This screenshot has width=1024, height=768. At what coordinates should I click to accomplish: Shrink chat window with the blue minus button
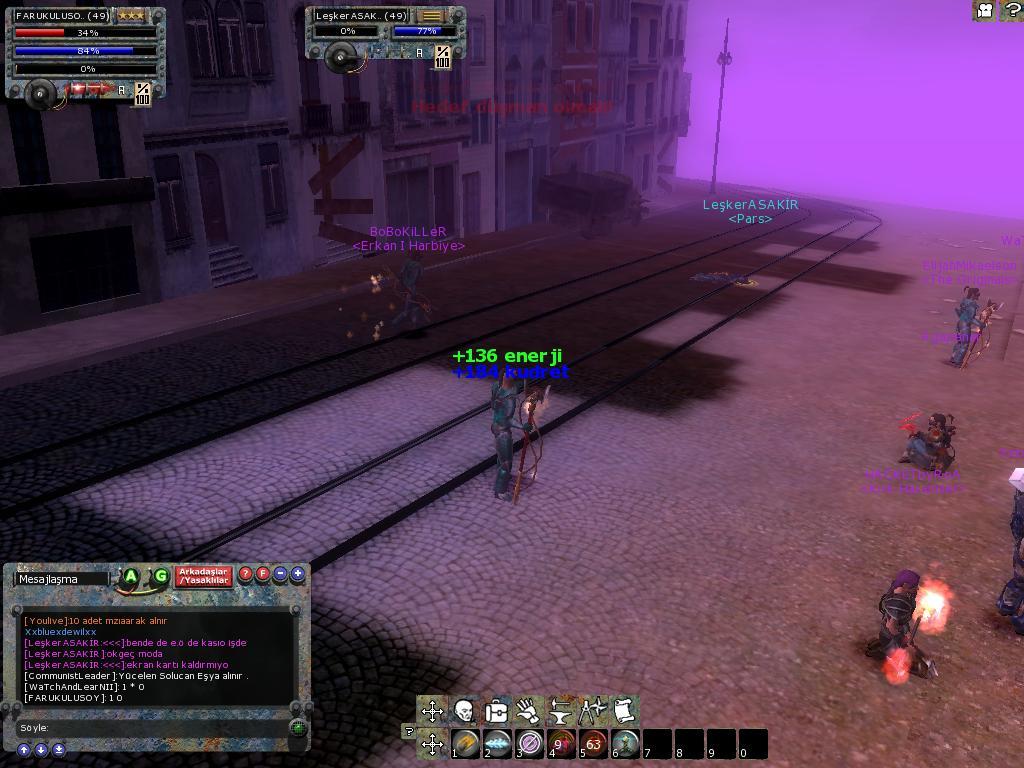tap(281, 575)
